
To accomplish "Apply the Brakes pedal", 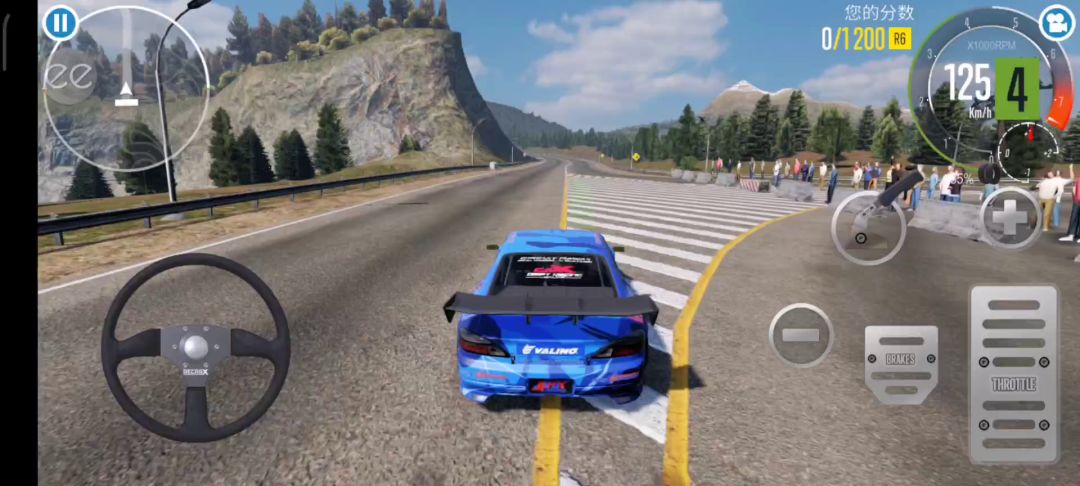I will click(901, 364).
